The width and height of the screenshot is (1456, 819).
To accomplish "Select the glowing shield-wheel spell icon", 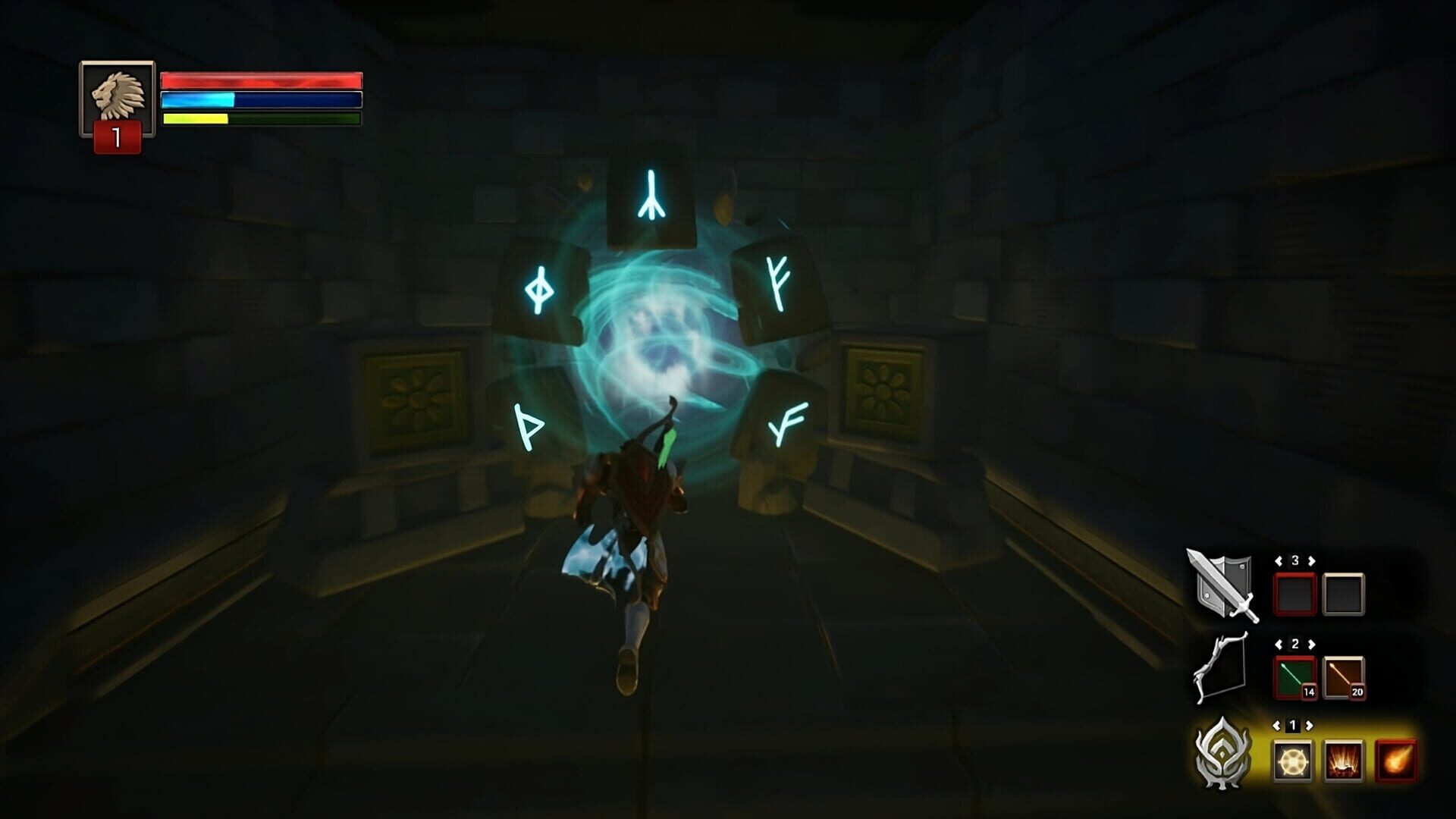I will [1293, 760].
